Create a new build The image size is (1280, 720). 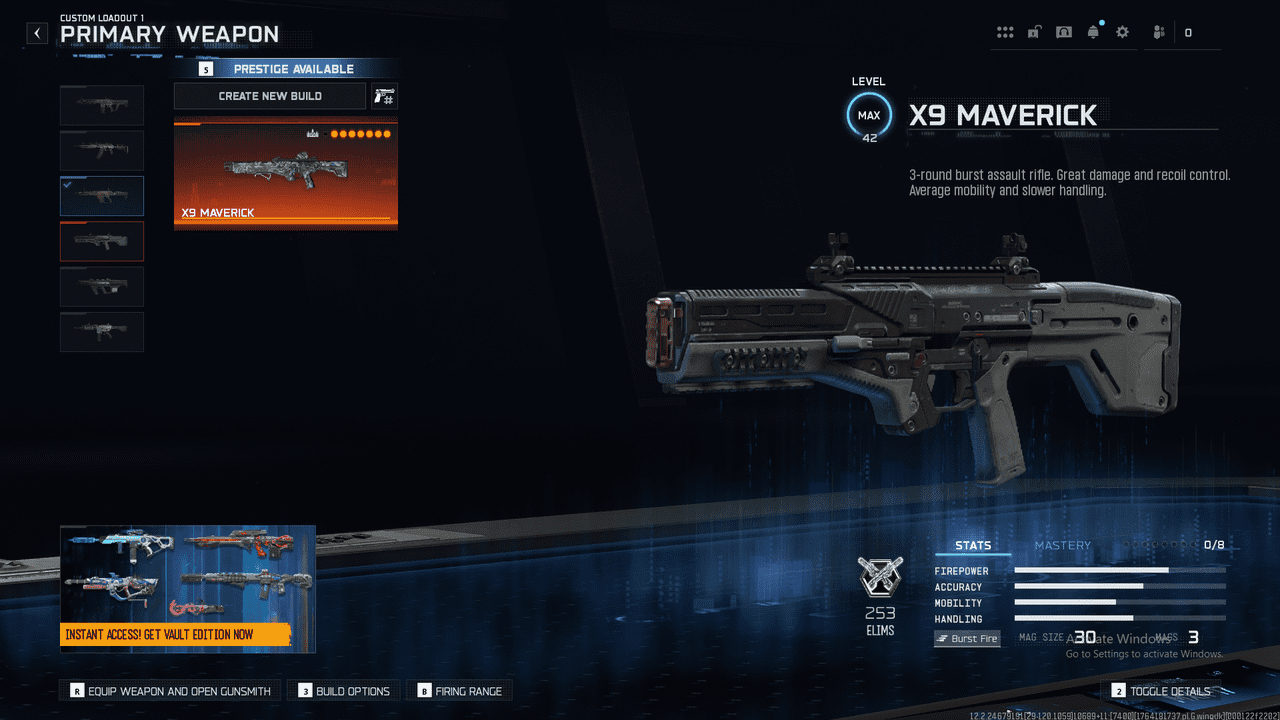tap(270, 96)
